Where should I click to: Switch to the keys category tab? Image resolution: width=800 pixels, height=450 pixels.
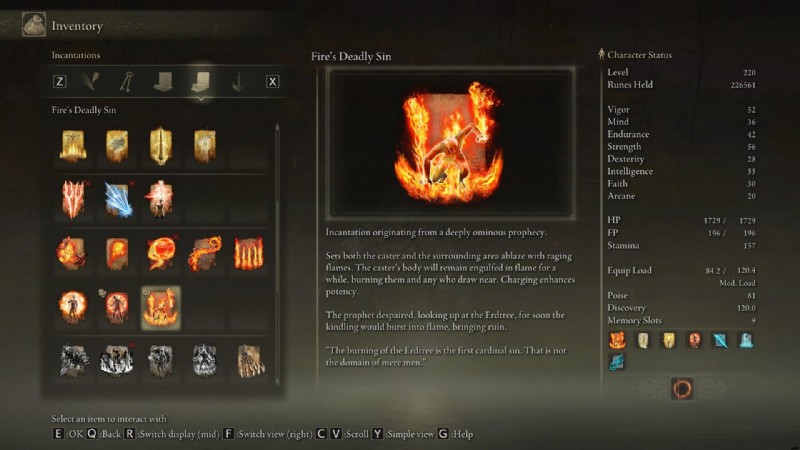point(128,82)
